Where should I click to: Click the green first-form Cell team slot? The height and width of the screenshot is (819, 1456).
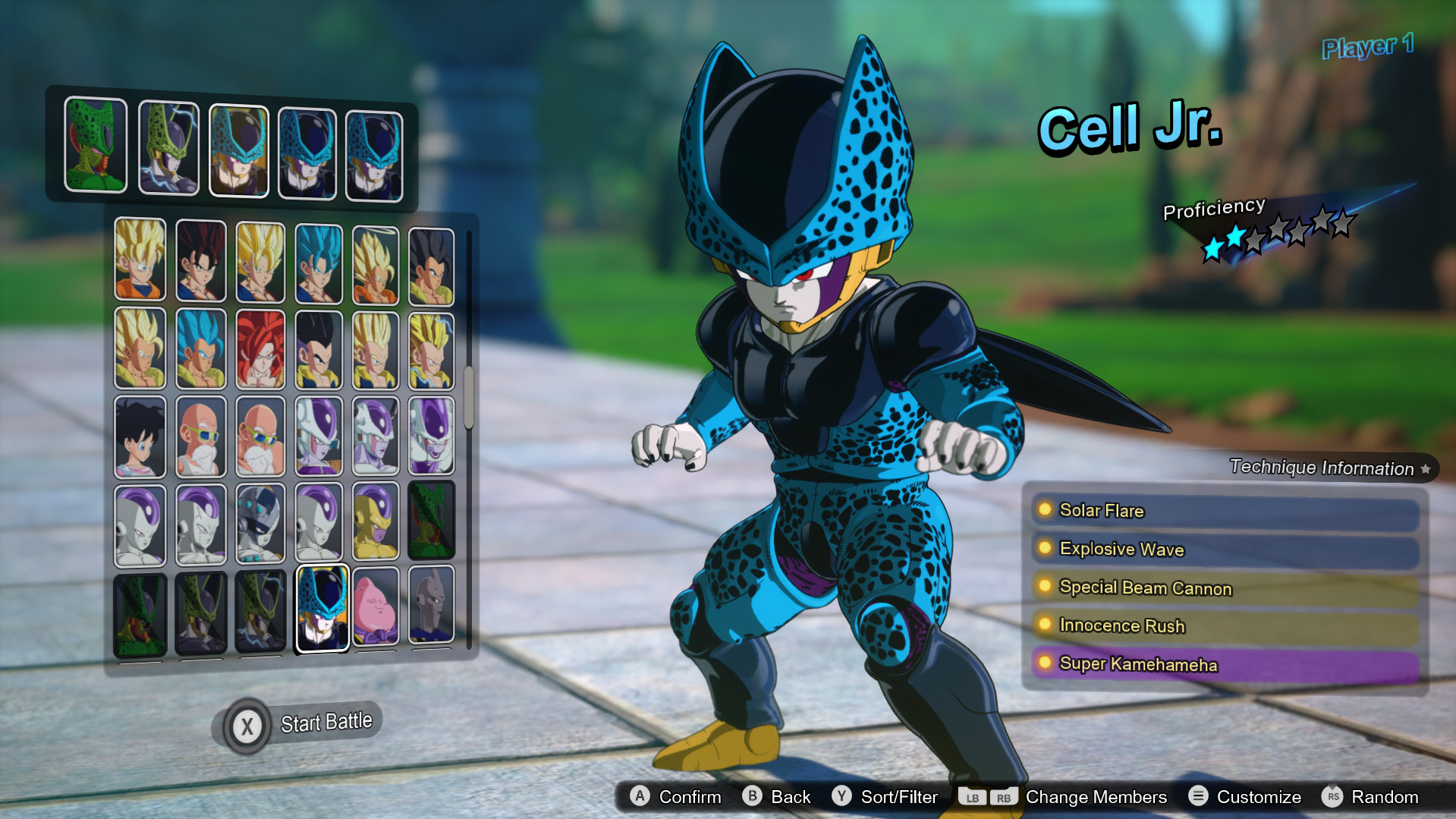(96, 144)
